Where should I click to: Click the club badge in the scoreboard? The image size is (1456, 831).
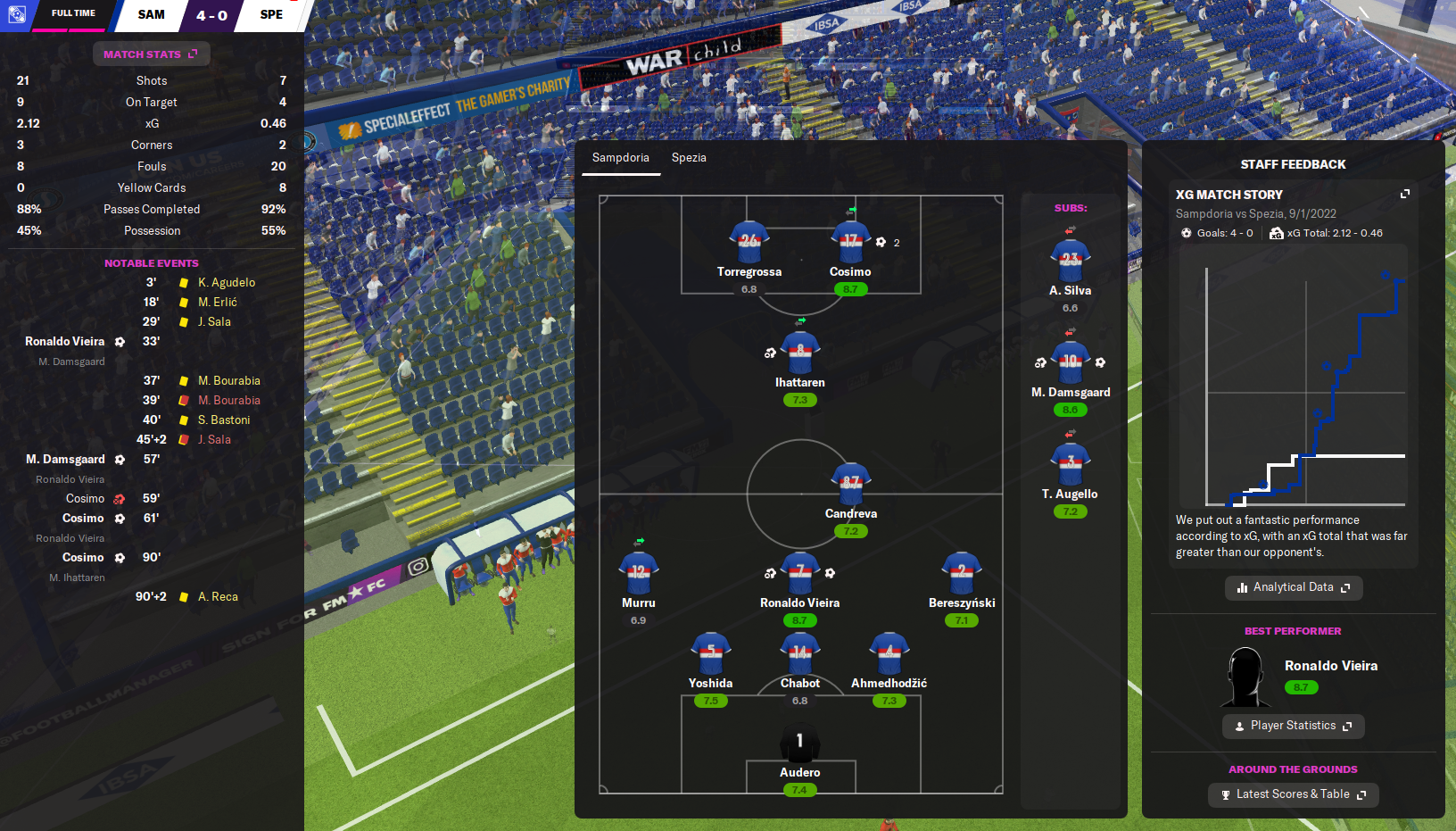[16, 14]
